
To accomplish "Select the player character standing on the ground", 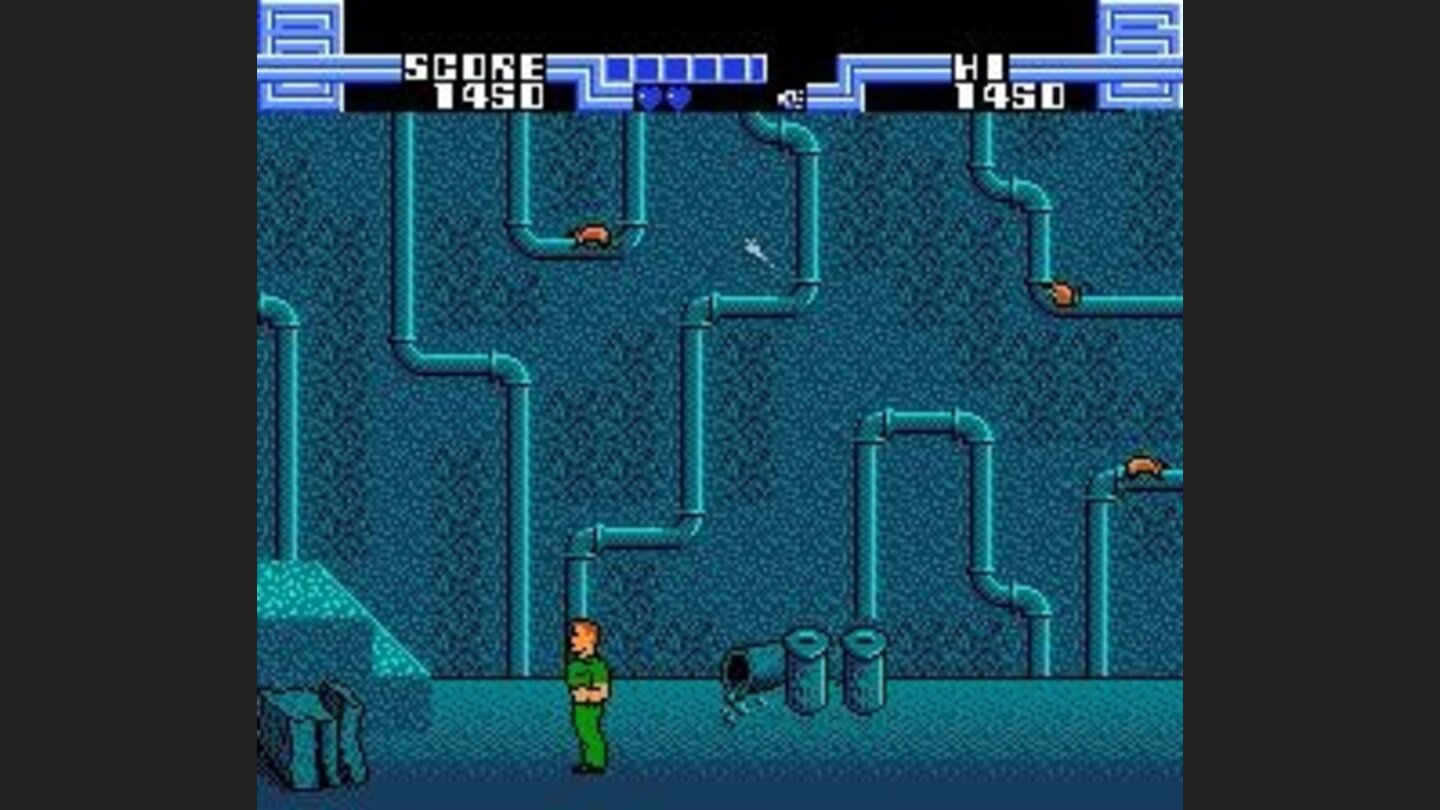I will click(x=588, y=695).
